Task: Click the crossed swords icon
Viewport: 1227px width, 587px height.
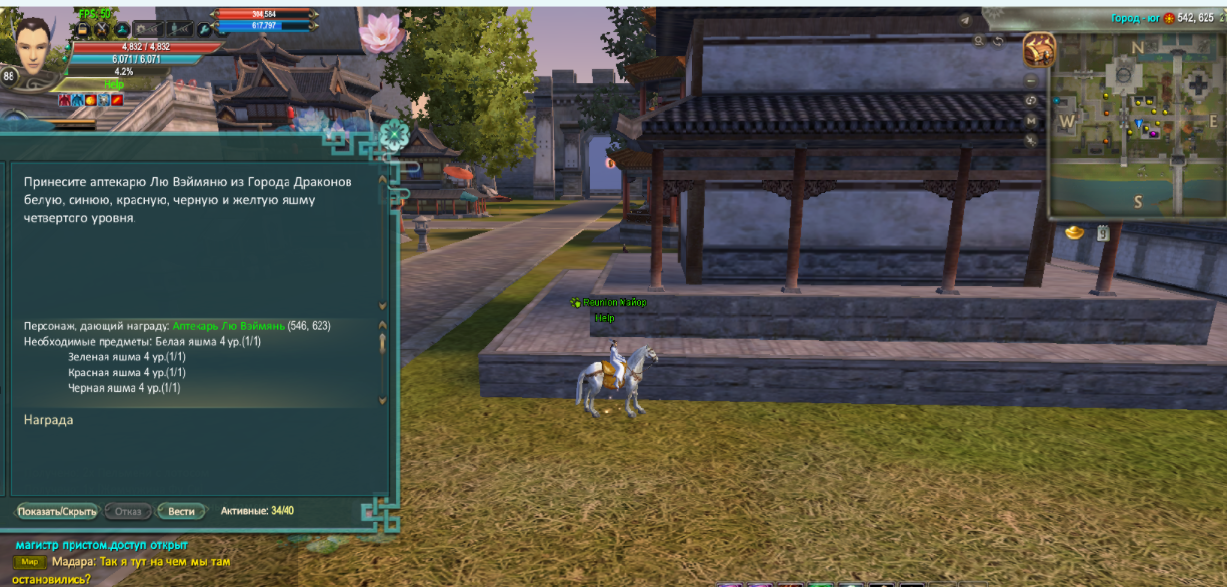Action: pos(101,30)
